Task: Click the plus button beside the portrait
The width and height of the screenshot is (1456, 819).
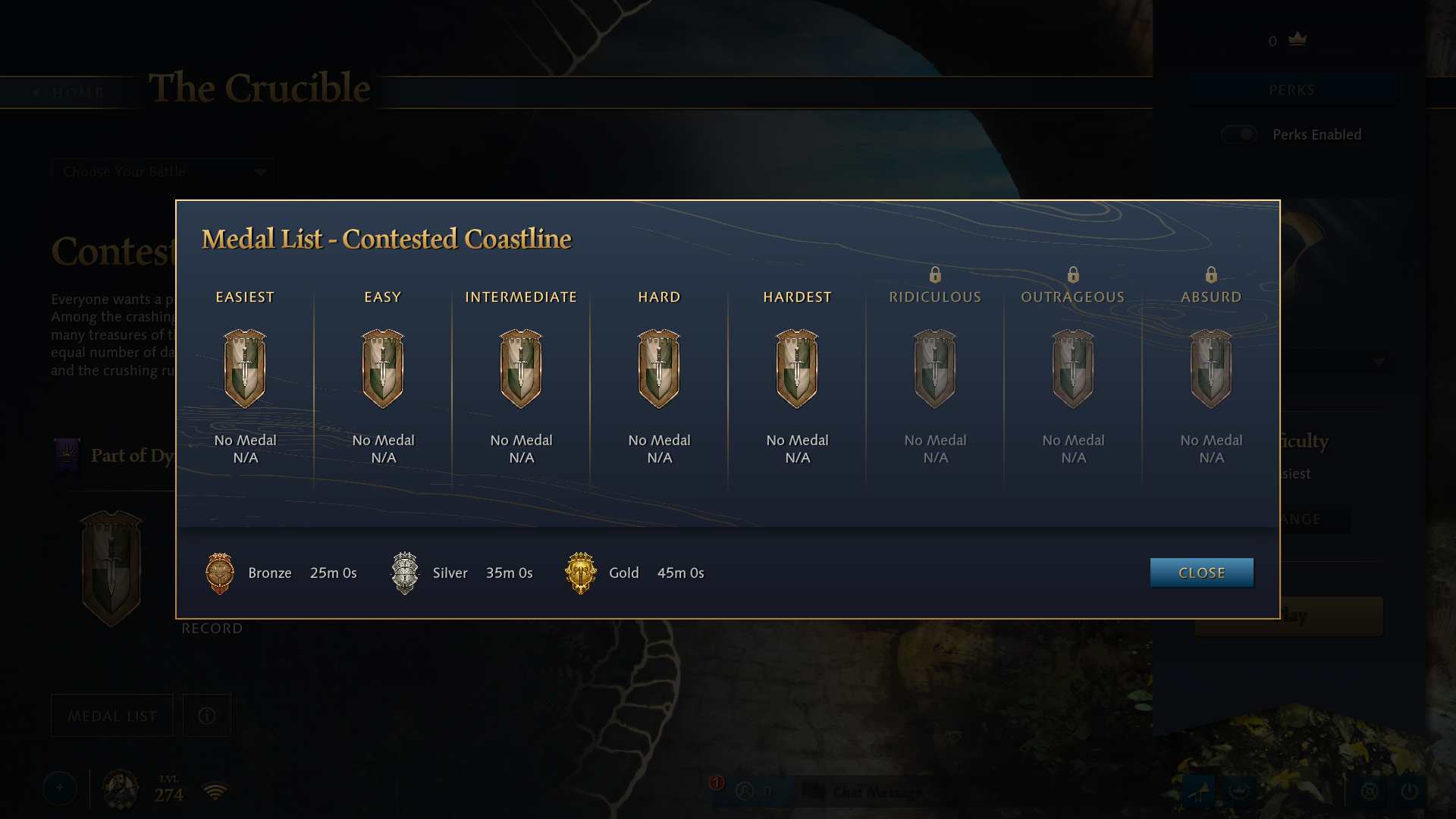Action: pos(60,789)
